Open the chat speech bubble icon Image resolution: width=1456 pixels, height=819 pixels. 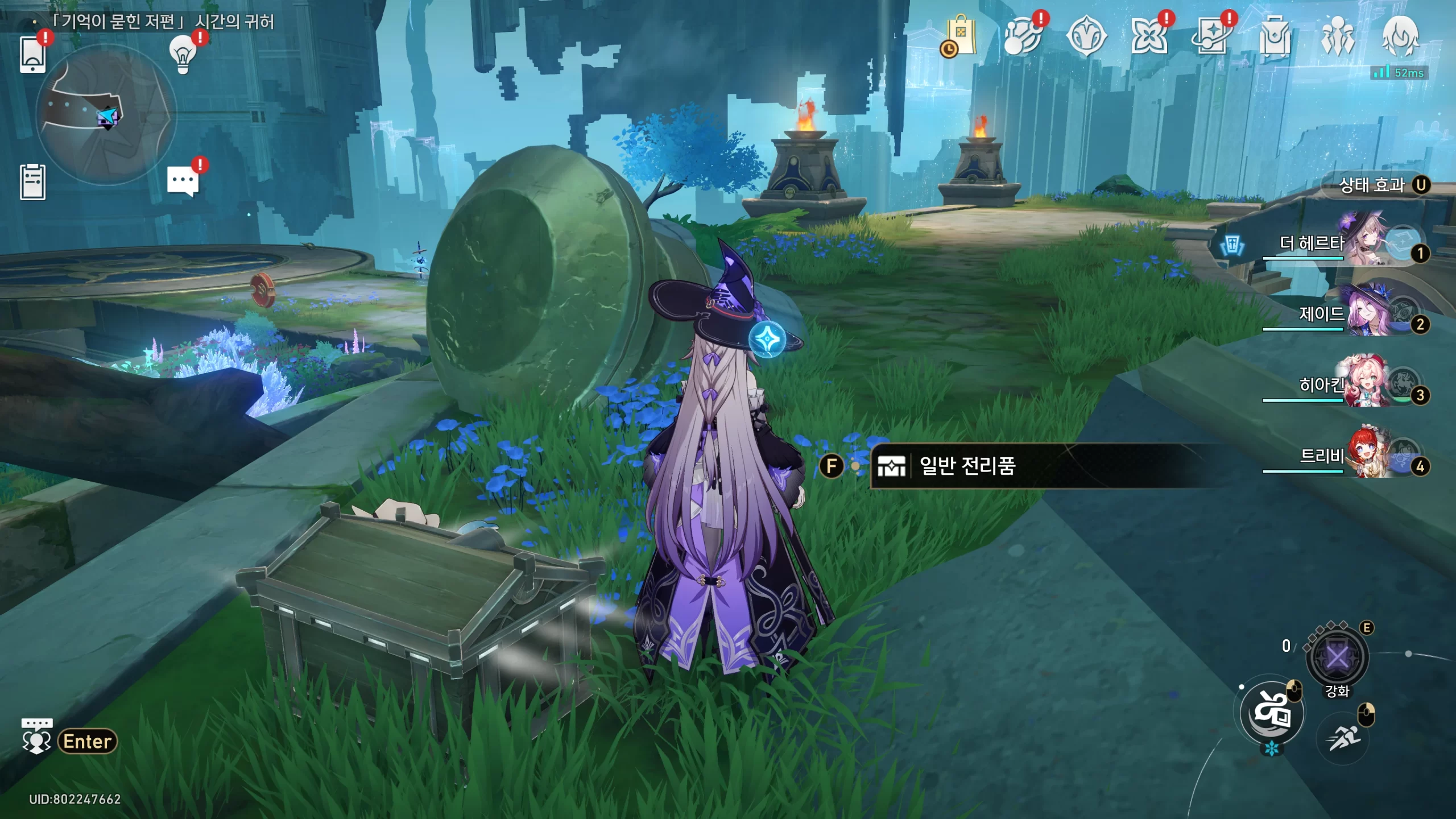point(183,182)
